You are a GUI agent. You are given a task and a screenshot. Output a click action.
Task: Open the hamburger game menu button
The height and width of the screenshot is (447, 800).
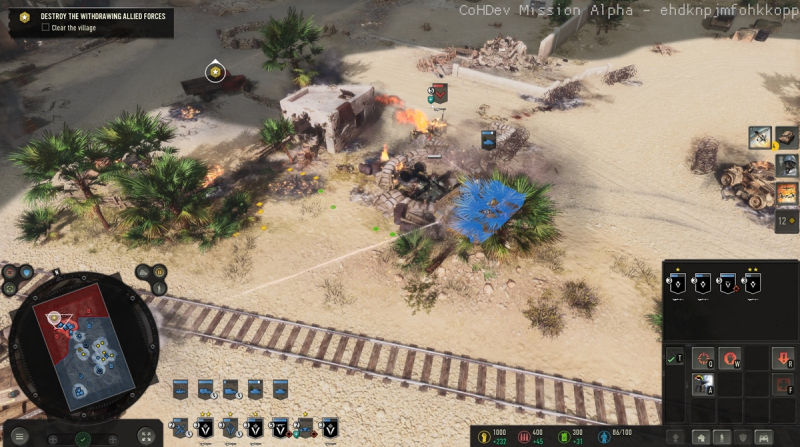[x=20, y=436]
